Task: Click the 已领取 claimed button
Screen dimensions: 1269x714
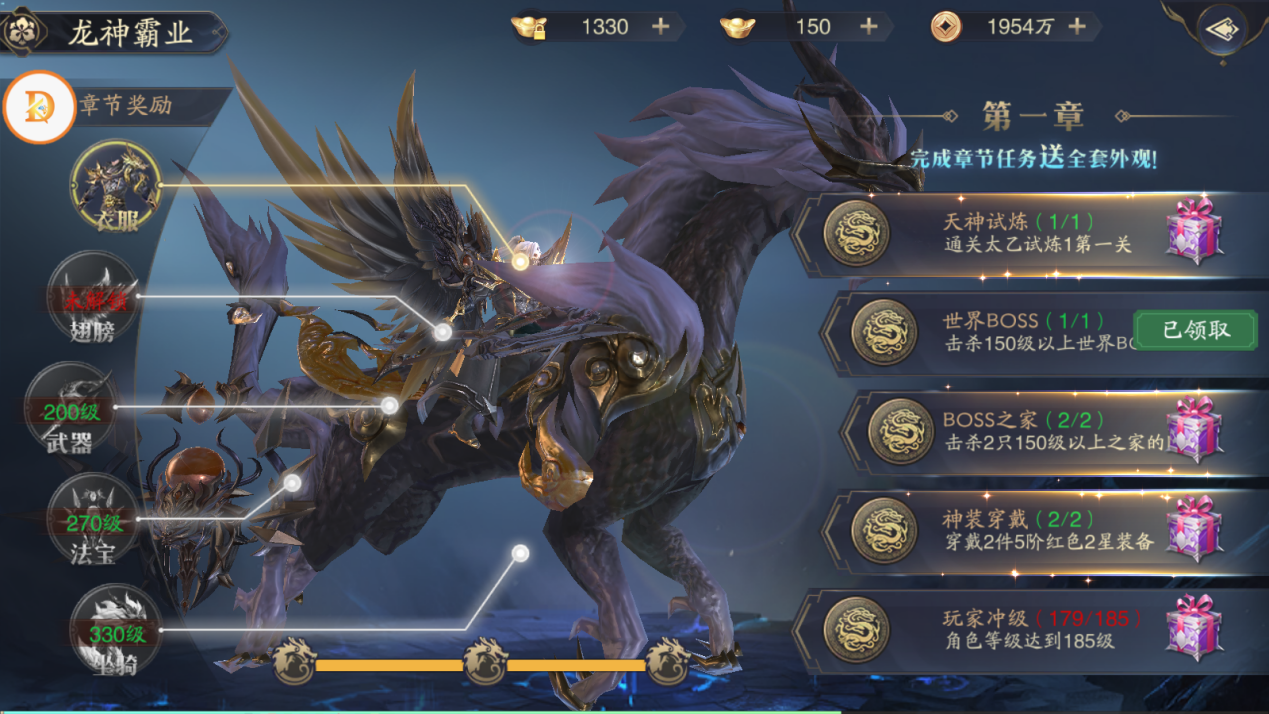Action: [x=1195, y=329]
